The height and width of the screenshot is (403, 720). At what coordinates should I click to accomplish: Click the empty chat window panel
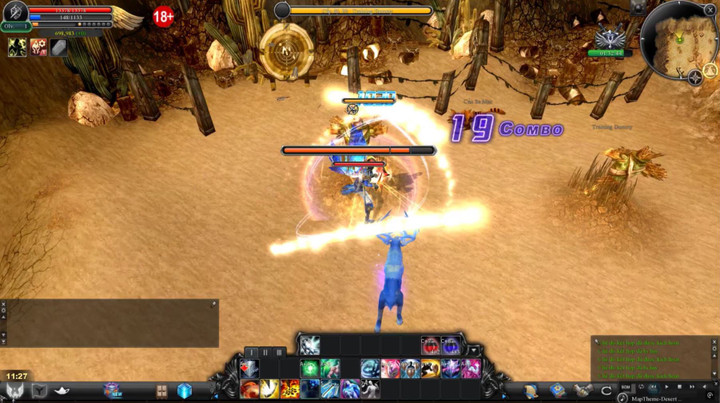coord(112,323)
